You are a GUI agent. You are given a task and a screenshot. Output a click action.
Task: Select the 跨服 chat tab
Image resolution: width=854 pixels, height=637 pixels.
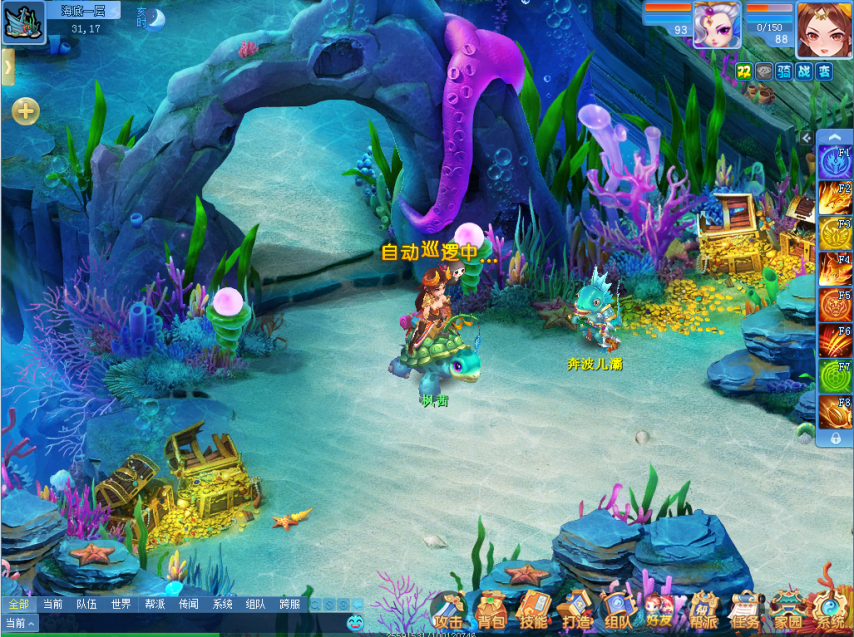(290, 604)
